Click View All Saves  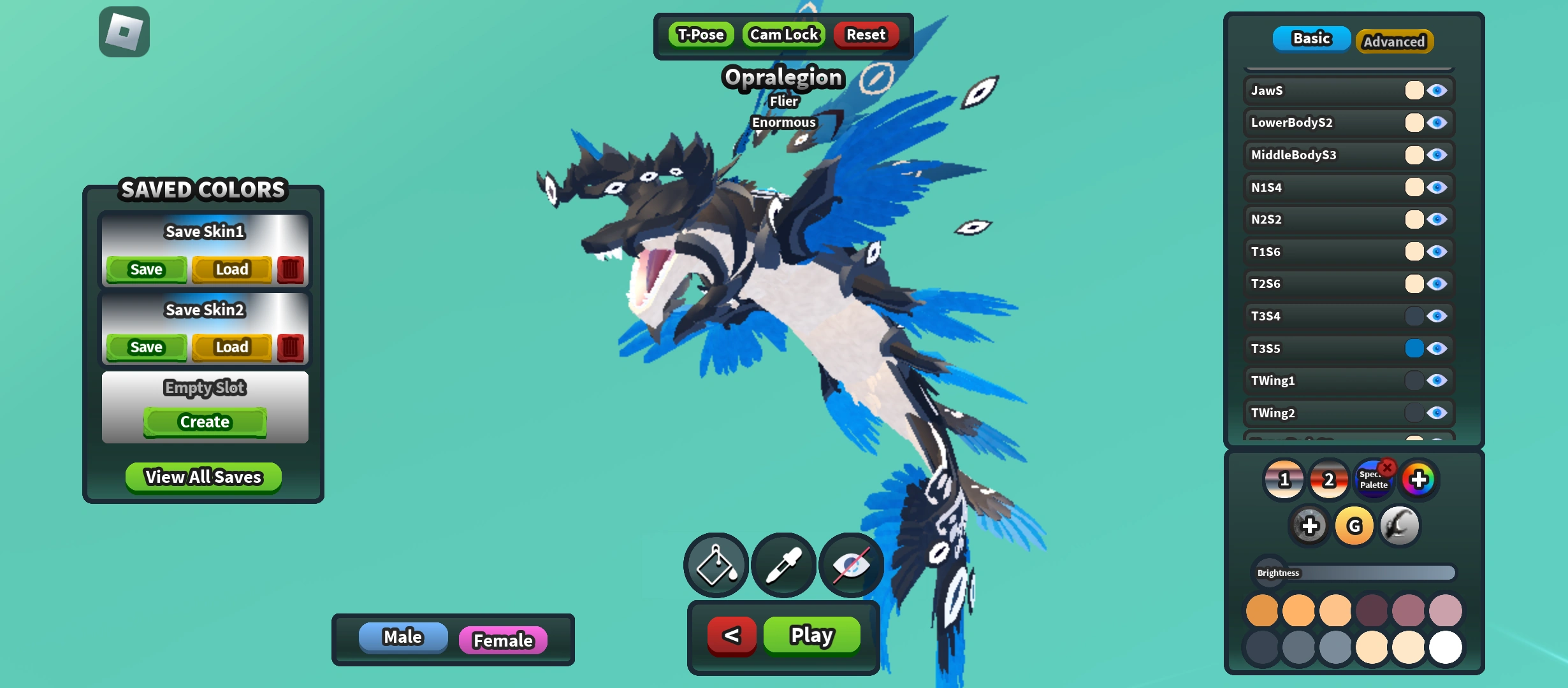[203, 477]
